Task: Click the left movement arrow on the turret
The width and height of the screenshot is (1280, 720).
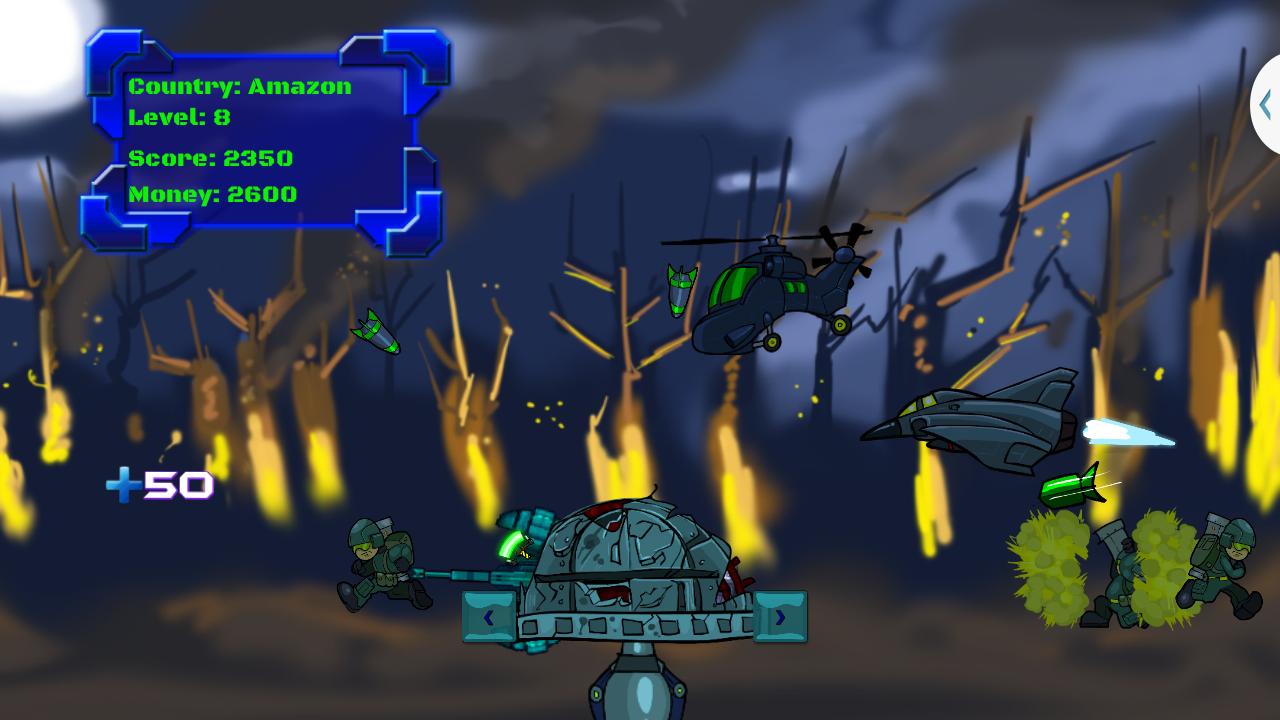Action: tap(488, 617)
